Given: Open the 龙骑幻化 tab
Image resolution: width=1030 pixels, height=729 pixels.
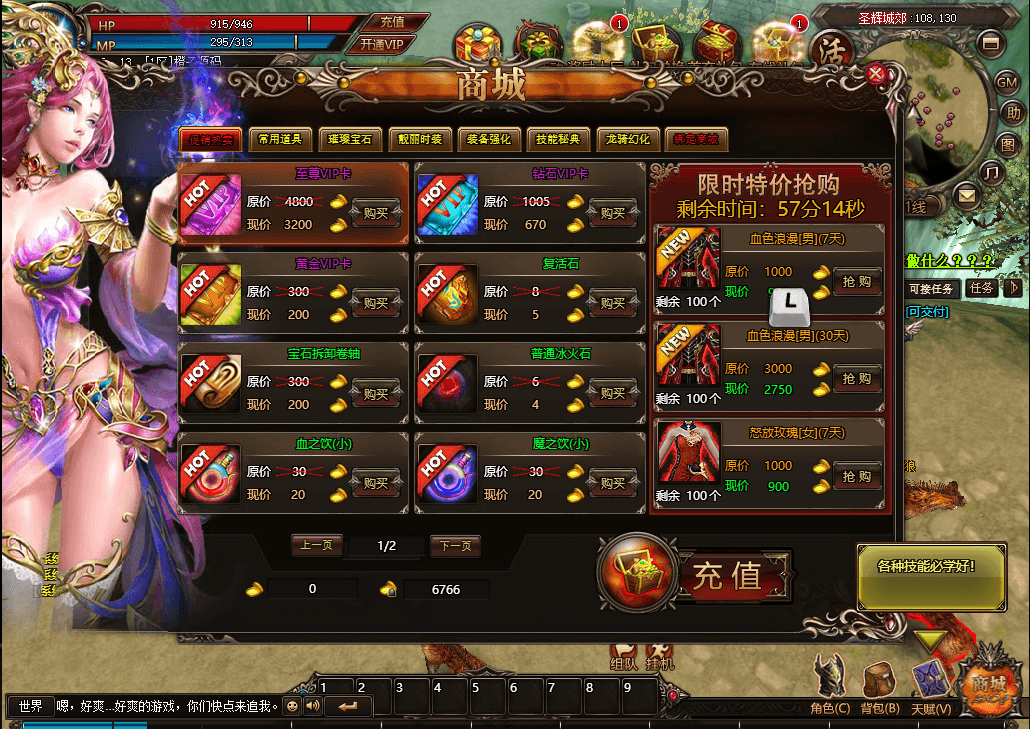Looking at the screenshot, I should point(628,140).
